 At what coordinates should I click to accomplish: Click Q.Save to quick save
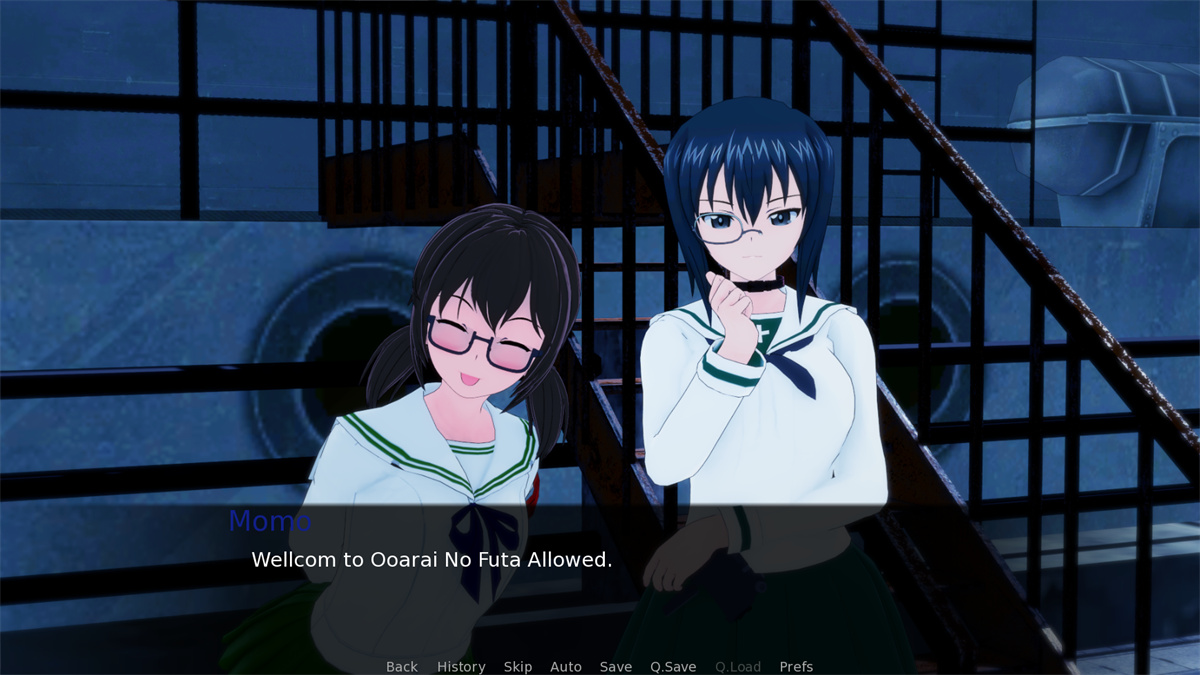673,667
